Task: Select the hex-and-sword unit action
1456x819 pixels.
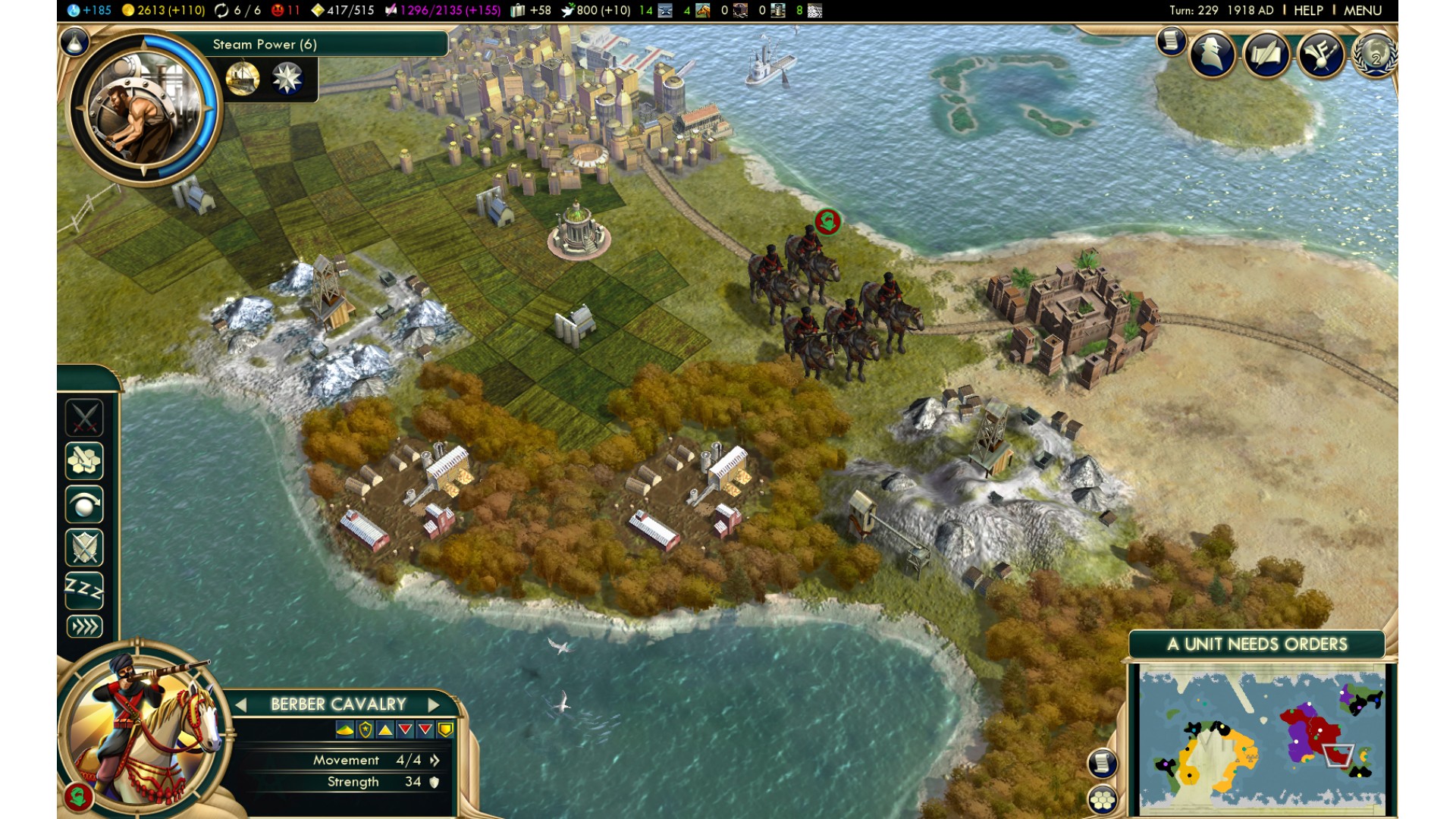Action: (84, 460)
